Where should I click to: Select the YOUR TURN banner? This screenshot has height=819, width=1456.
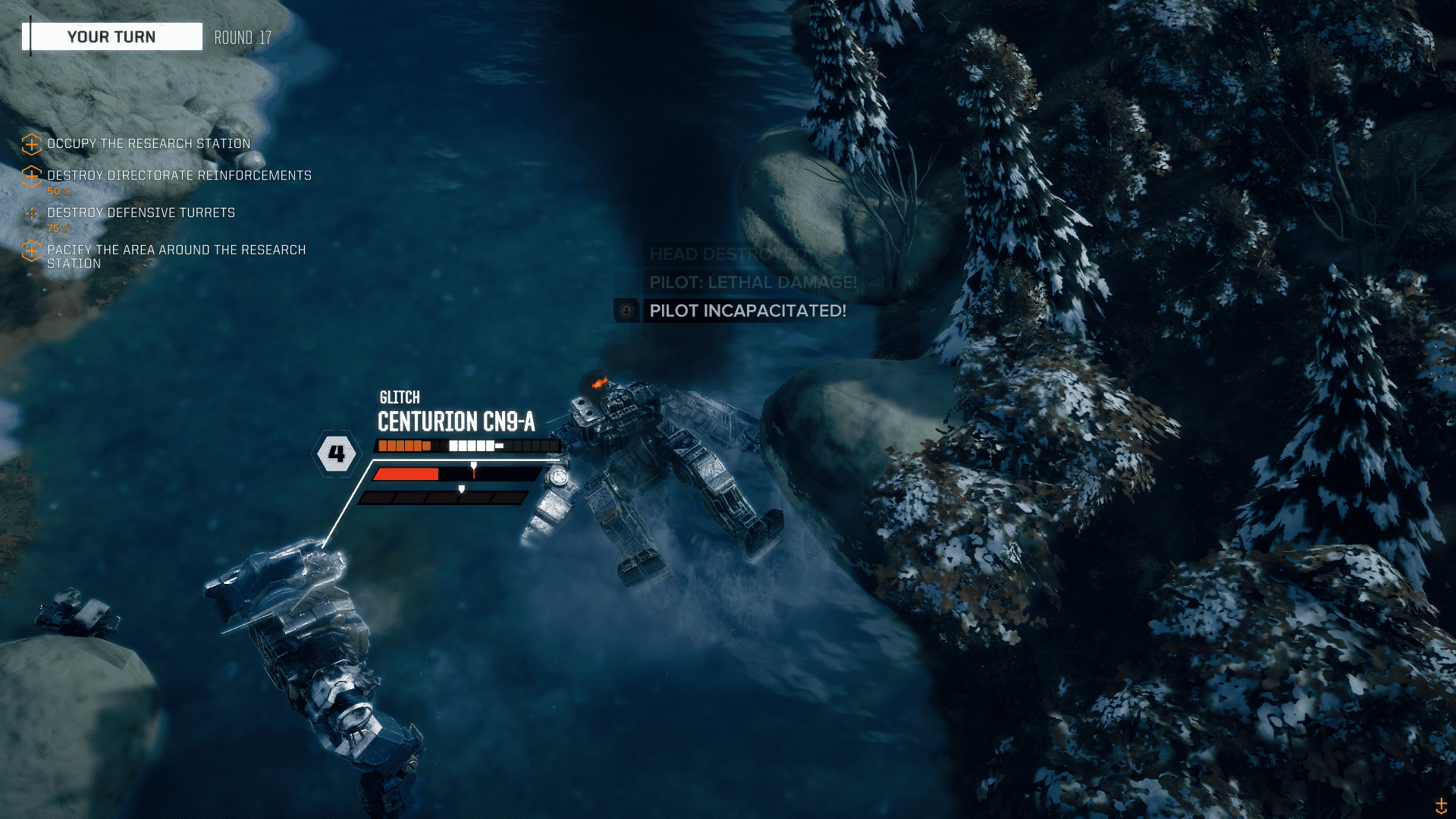[x=112, y=36]
